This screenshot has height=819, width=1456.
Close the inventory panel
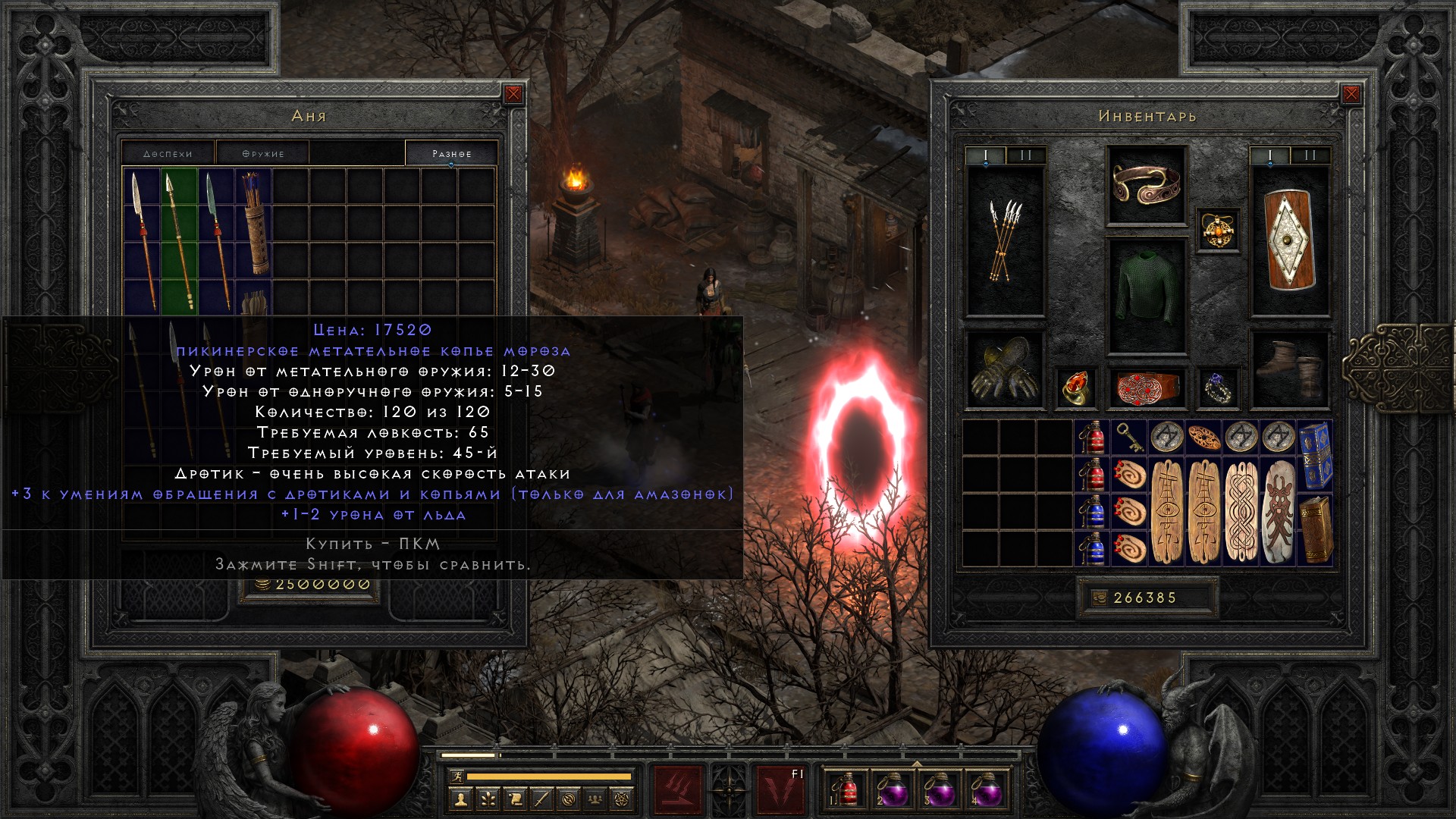point(1351,94)
